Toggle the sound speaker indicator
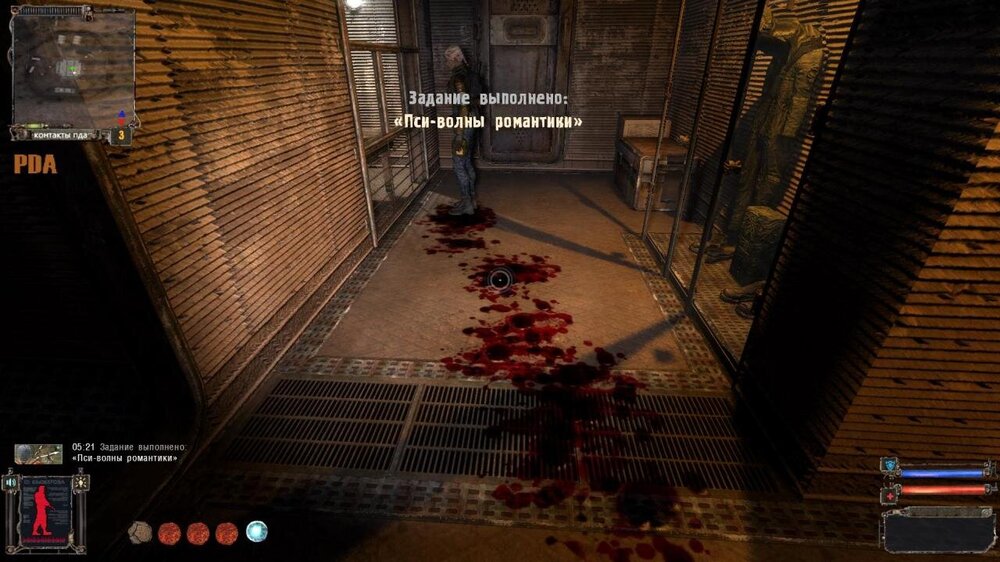 click(12, 482)
